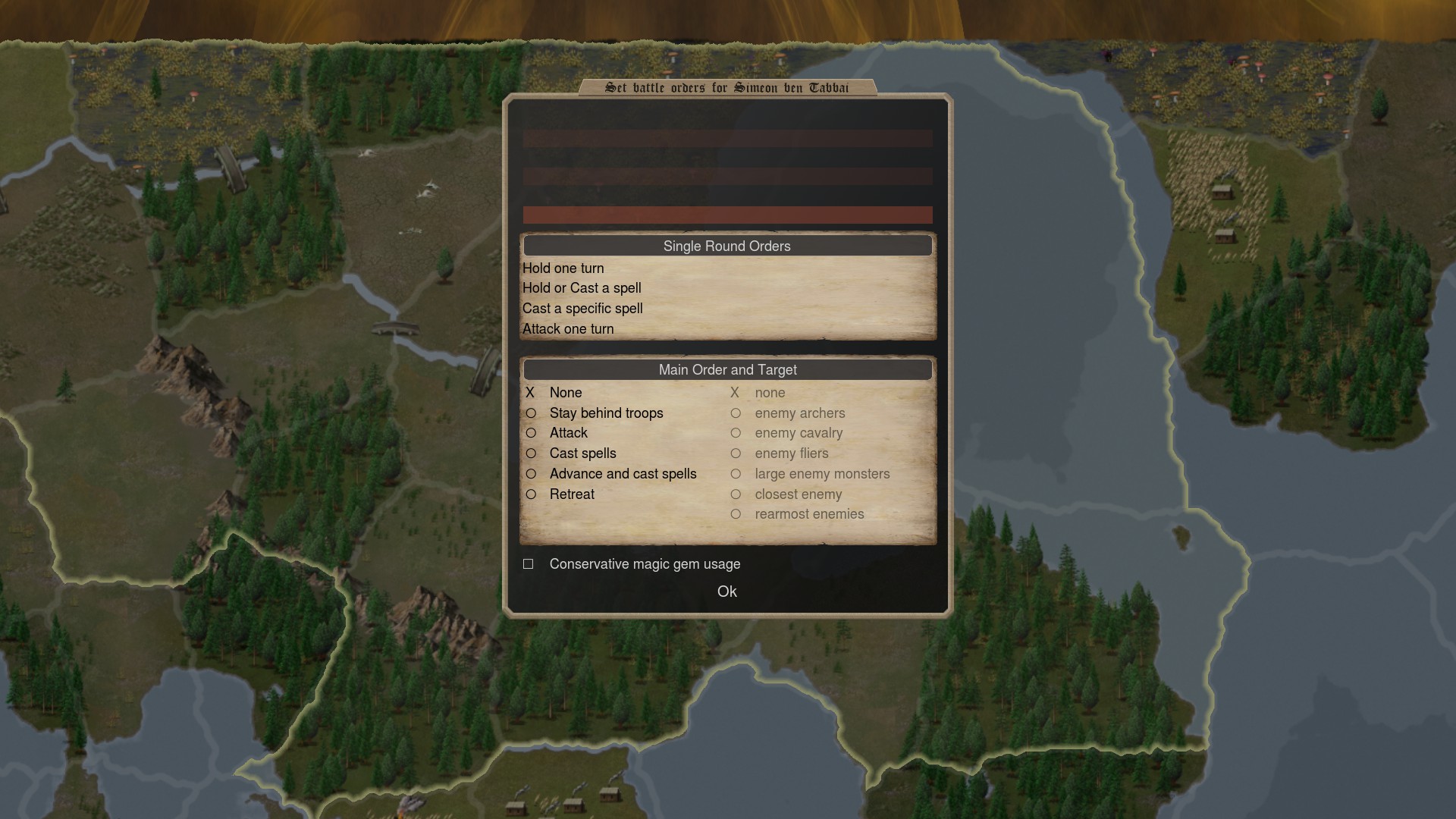Toggle Conservative magic gem usage
This screenshot has height=819, width=1456.
529,564
